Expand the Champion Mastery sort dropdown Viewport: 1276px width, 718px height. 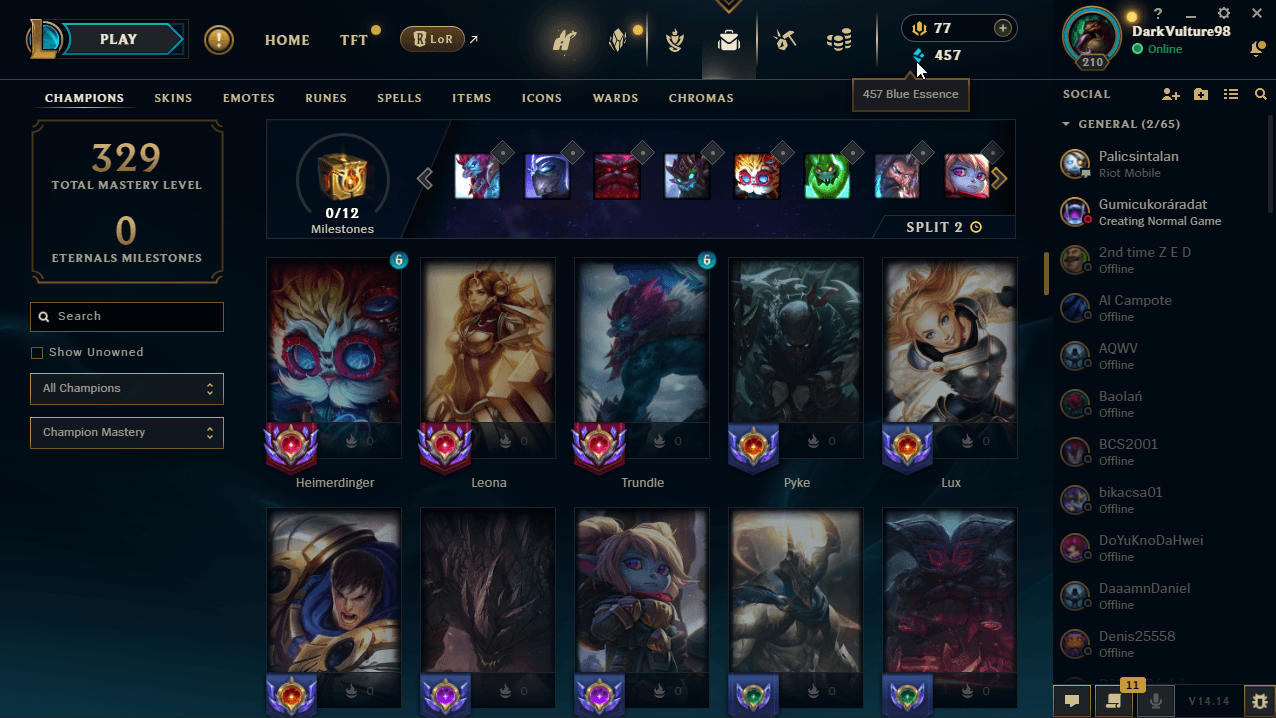pyautogui.click(x=127, y=432)
